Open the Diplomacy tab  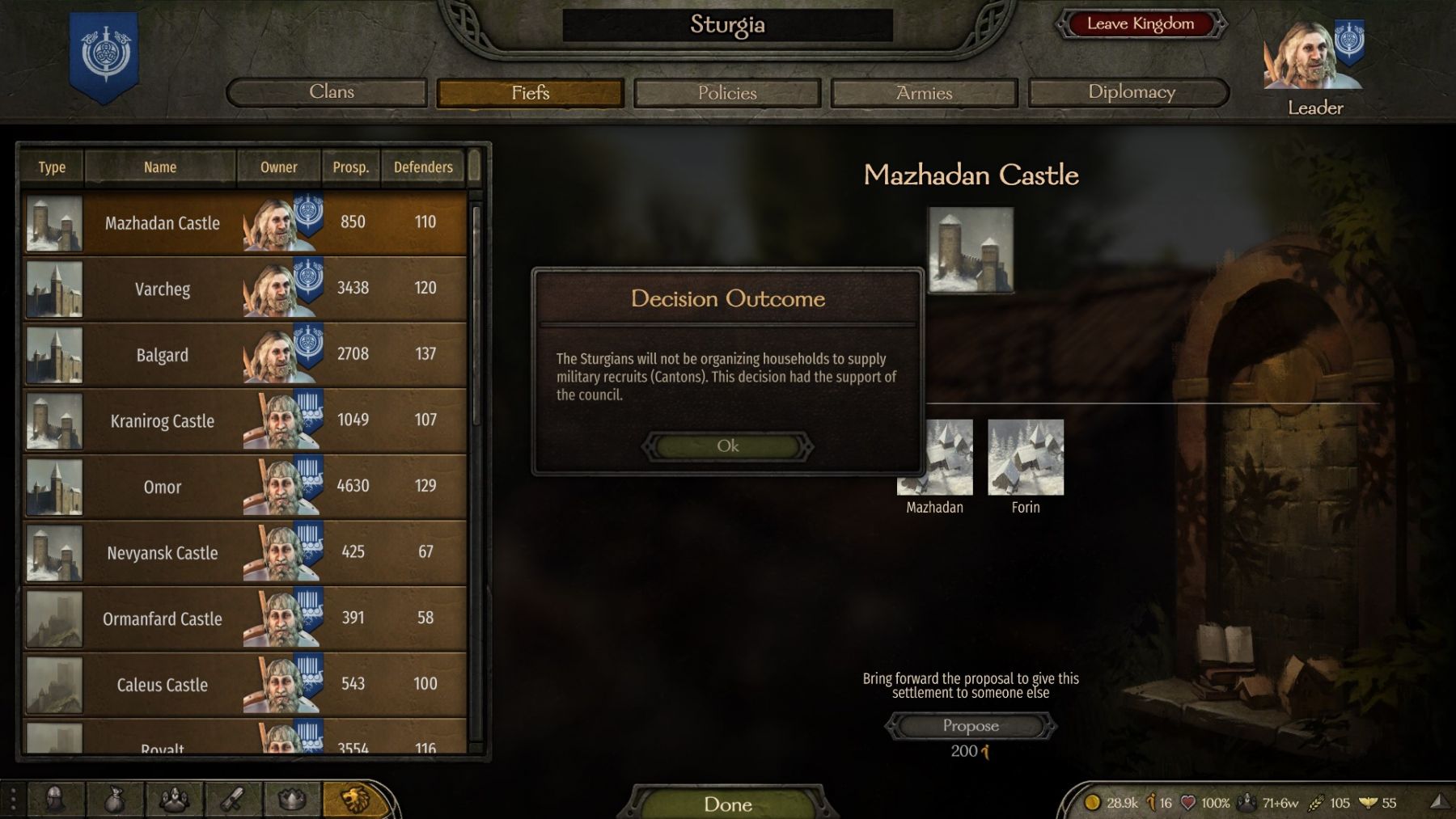coord(1130,92)
